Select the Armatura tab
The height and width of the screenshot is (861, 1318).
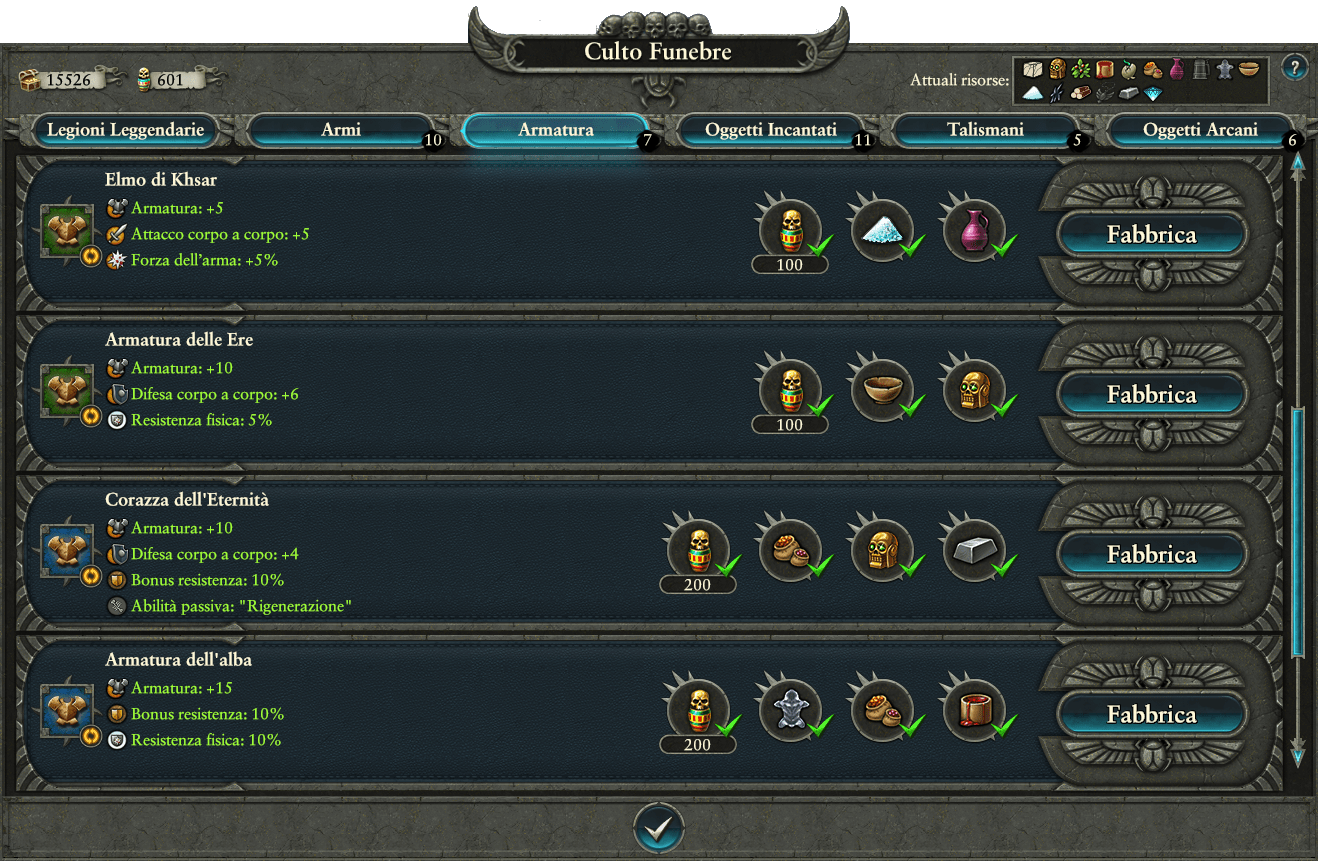click(556, 130)
